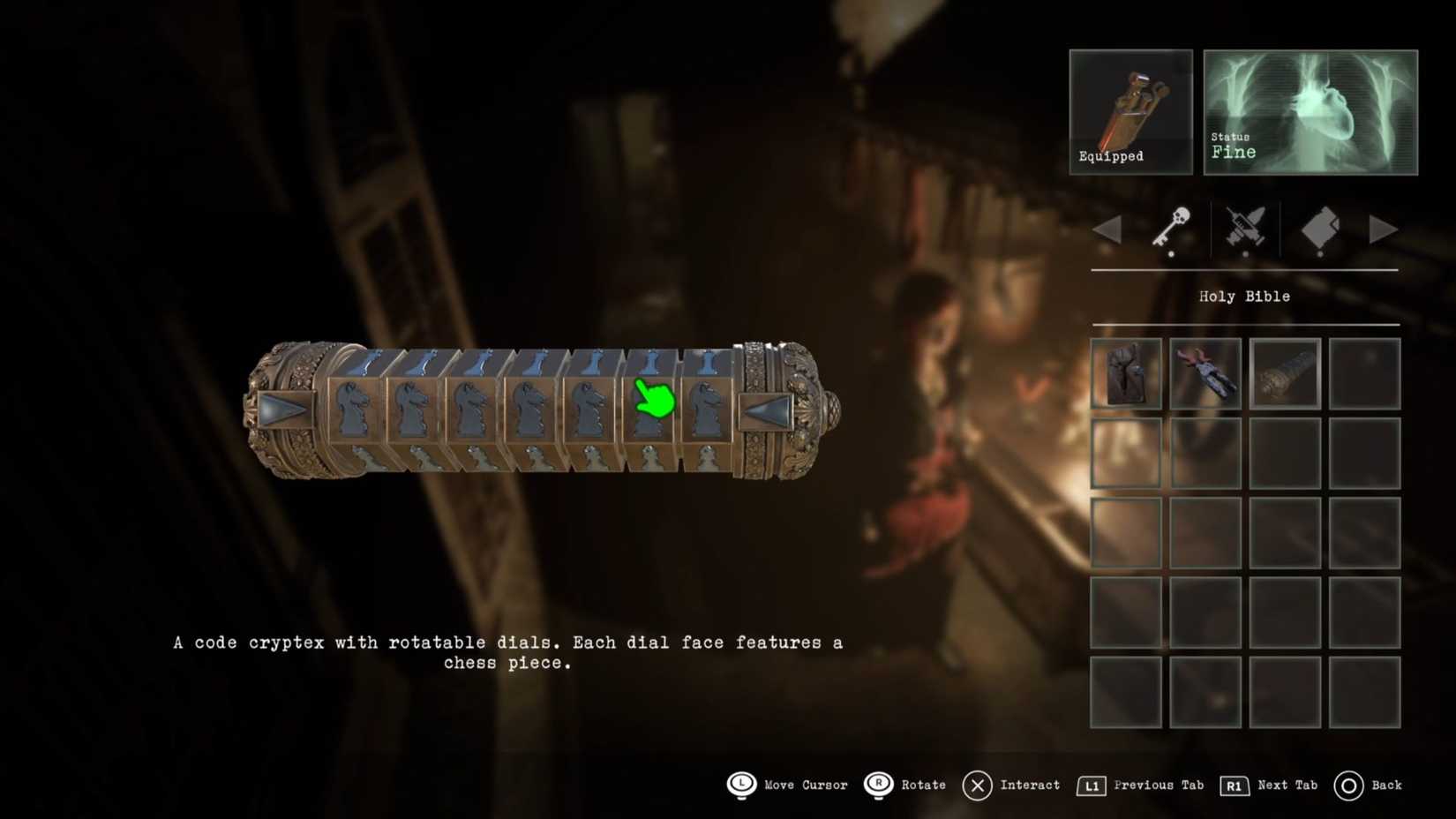The height and width of the screenshot is (819, 1456).
Task: Click the left arrow beside the tabs
Action: pyautogui.click(x=1107, y=229)
